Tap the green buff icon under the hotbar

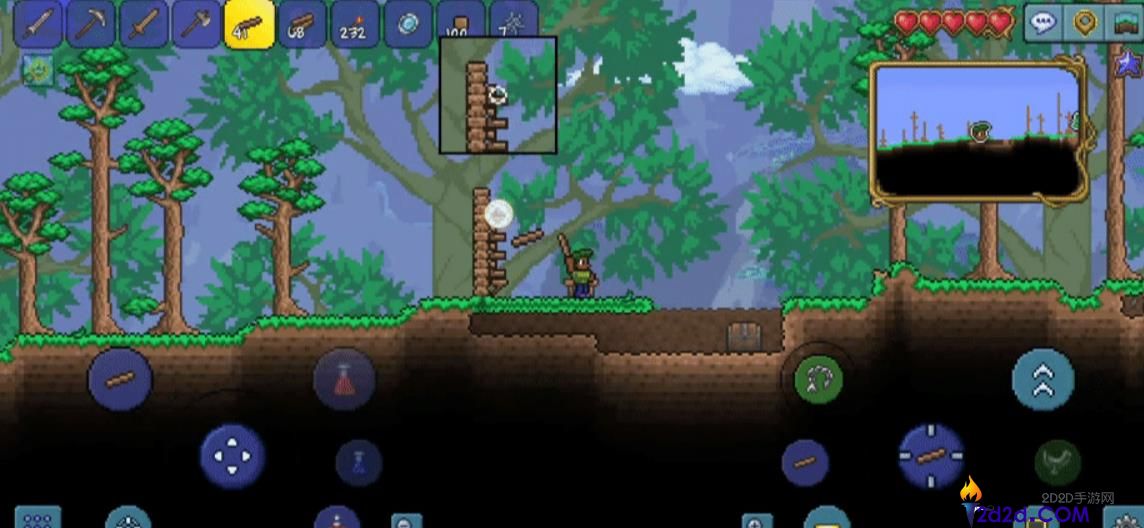coord(37,71)
